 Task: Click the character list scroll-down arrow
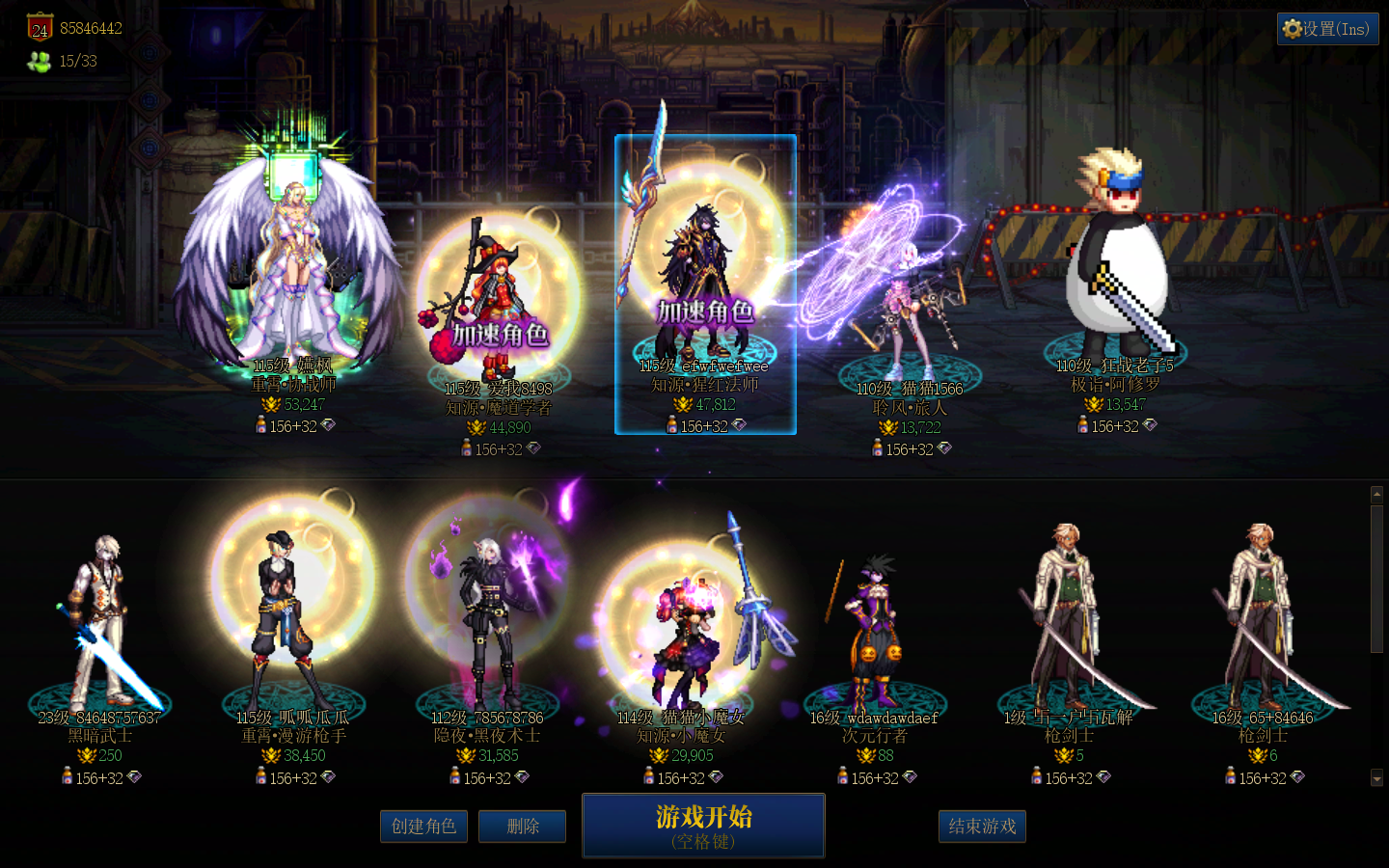(x=1376, y=777)
